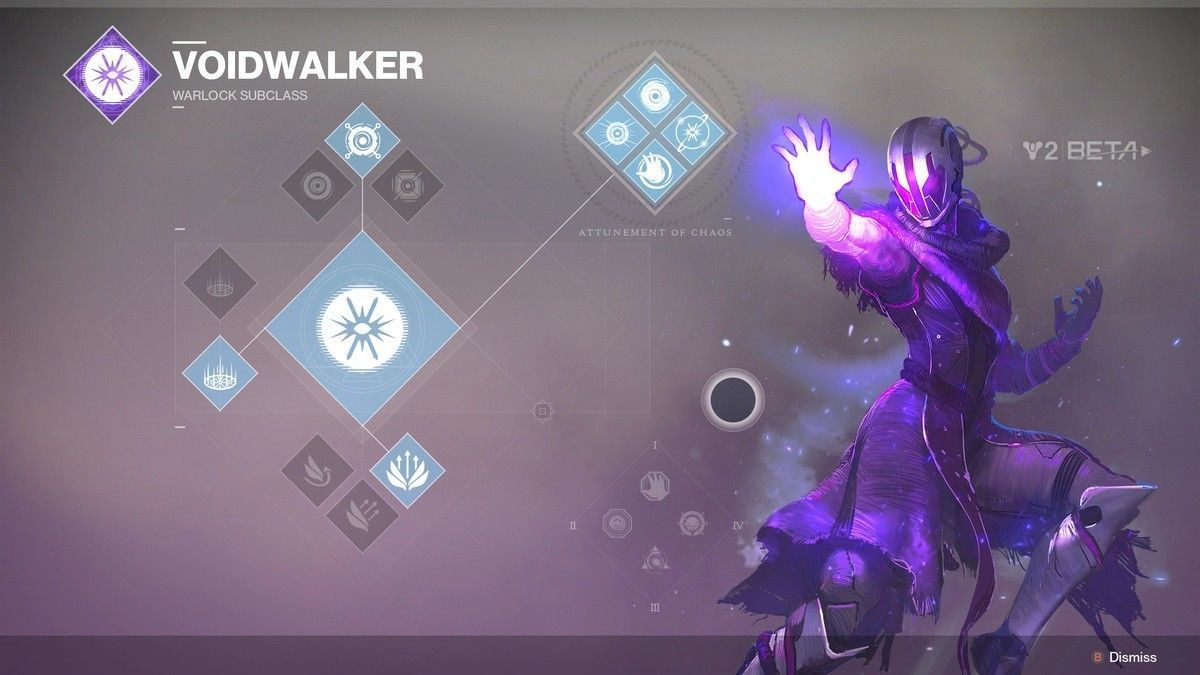Image resolution: width=1200 pixels, height=675 pixels.
Task: Select the dimmed attunement perk labeled III
Action: (x=655, y=560)
